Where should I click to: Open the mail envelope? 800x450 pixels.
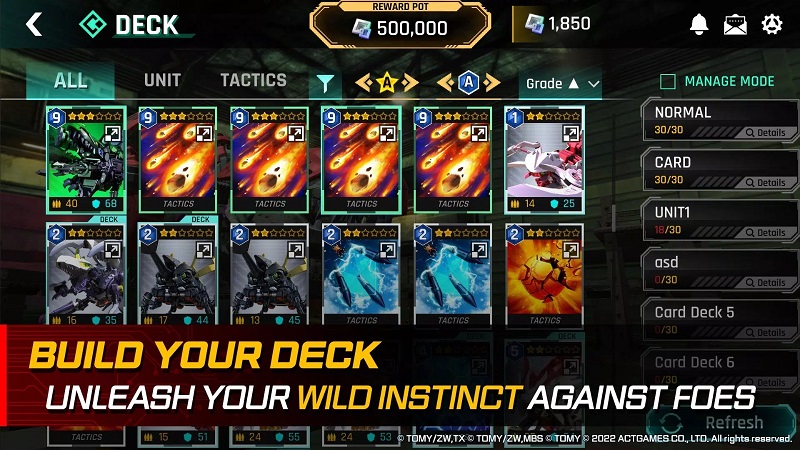click(736, 25)
